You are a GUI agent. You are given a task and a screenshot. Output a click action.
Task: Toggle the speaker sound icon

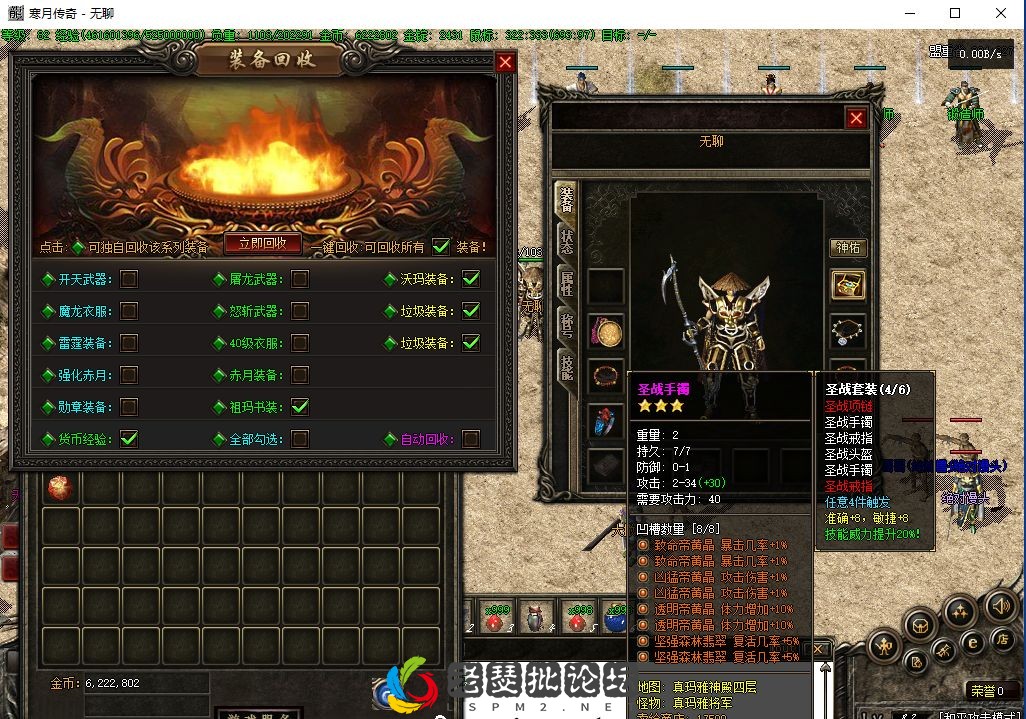point(1000,606)
